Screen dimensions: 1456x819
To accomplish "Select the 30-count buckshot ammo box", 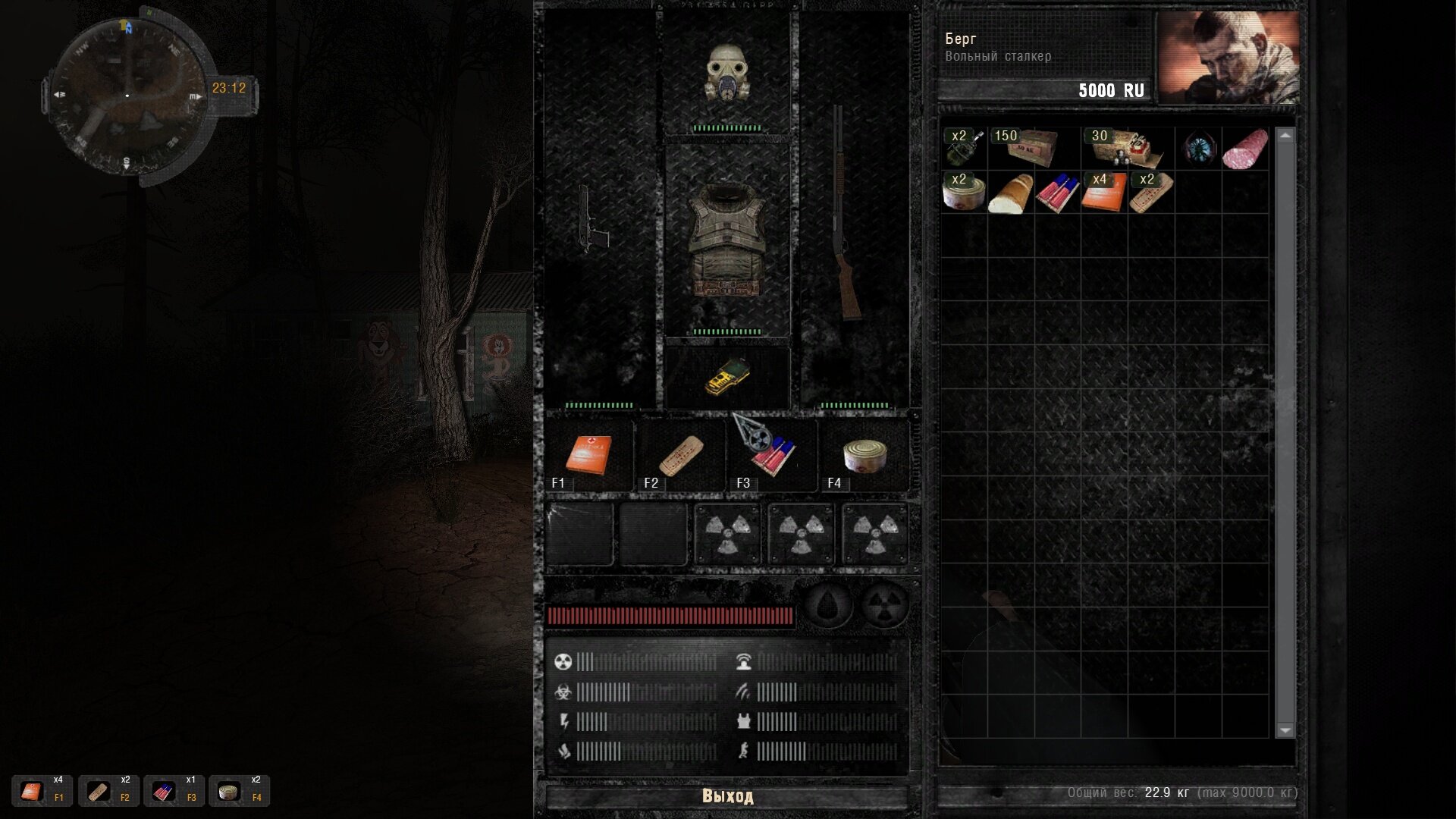I will (x=1127, y=148).
